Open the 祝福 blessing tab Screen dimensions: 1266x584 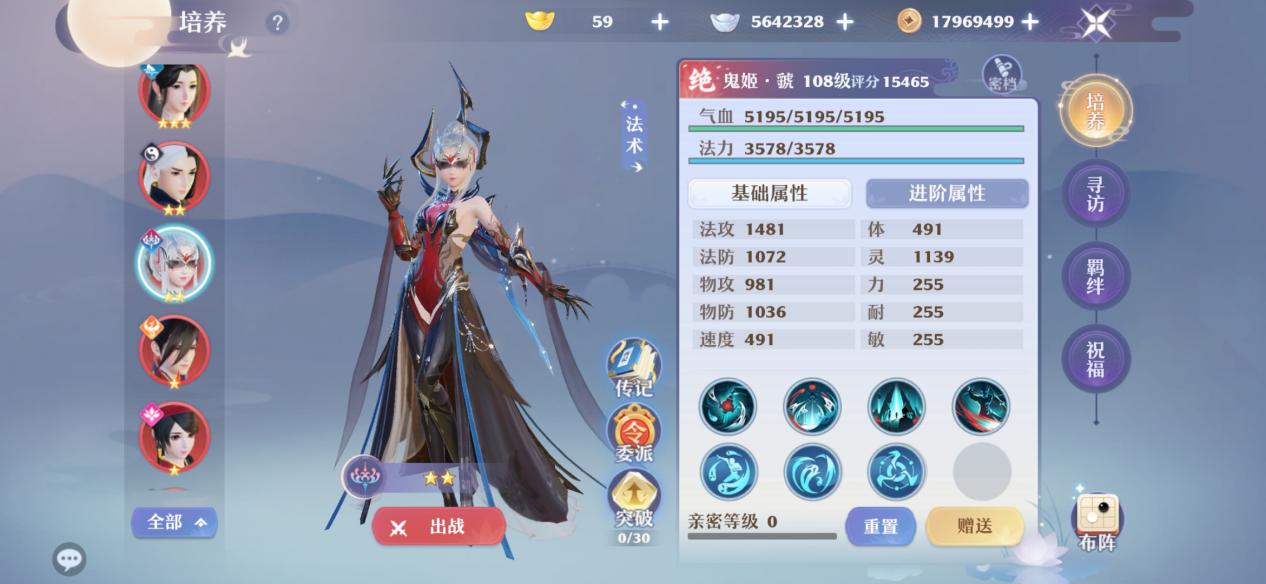coord(1095,358)
